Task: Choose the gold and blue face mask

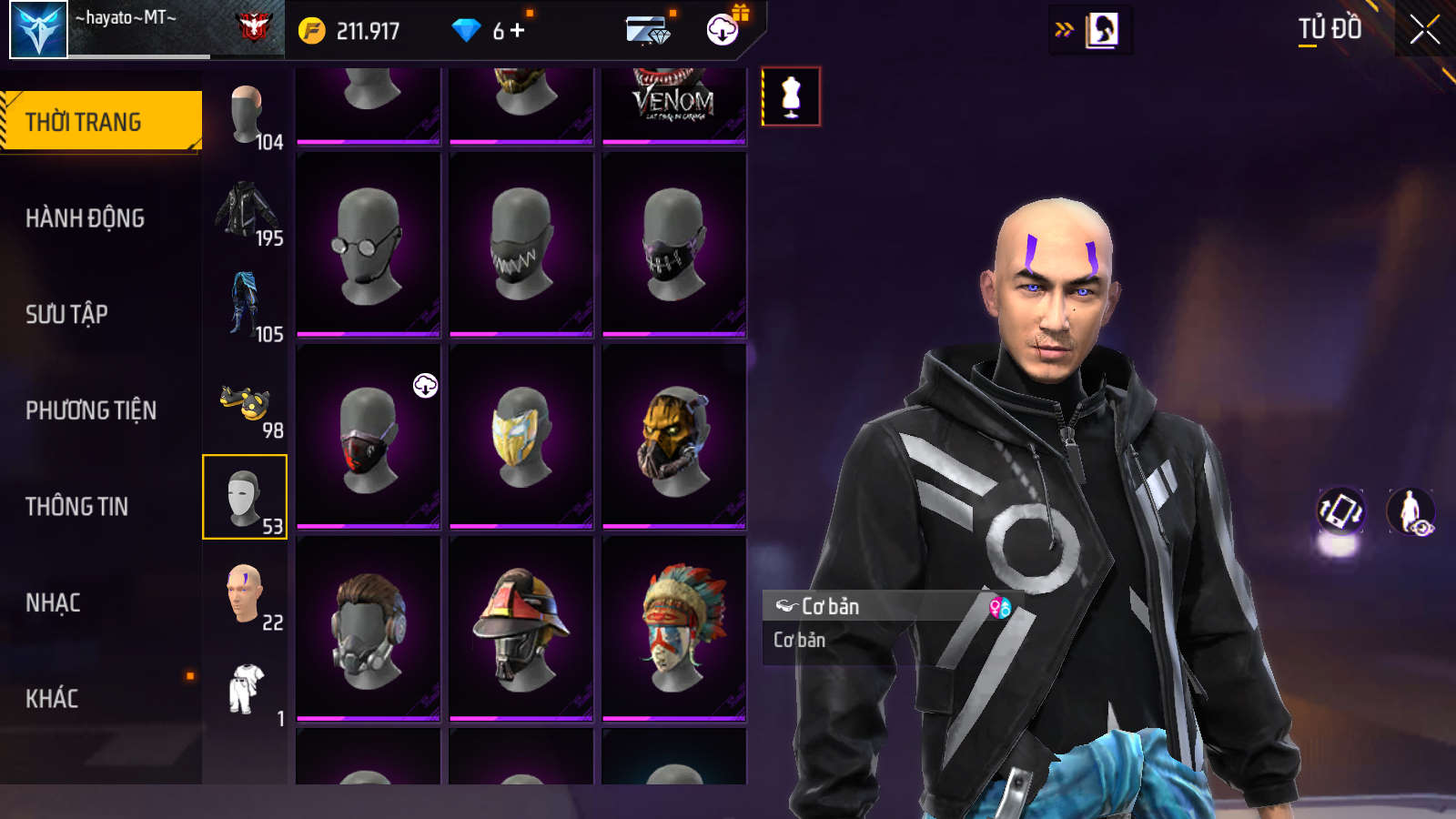Action: pos(521,436)
